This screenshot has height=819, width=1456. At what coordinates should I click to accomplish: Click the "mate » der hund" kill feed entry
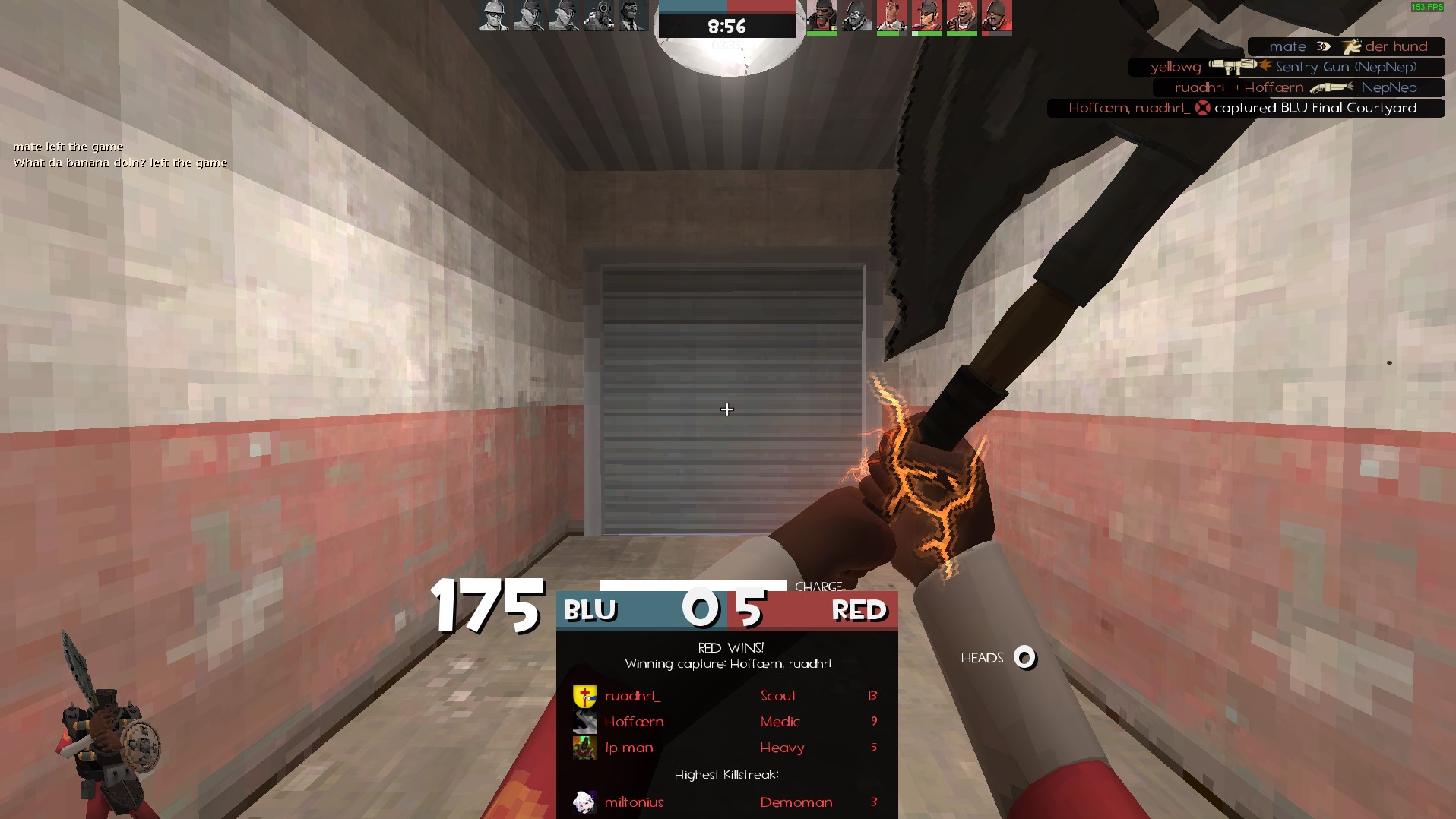point(1346,46)
